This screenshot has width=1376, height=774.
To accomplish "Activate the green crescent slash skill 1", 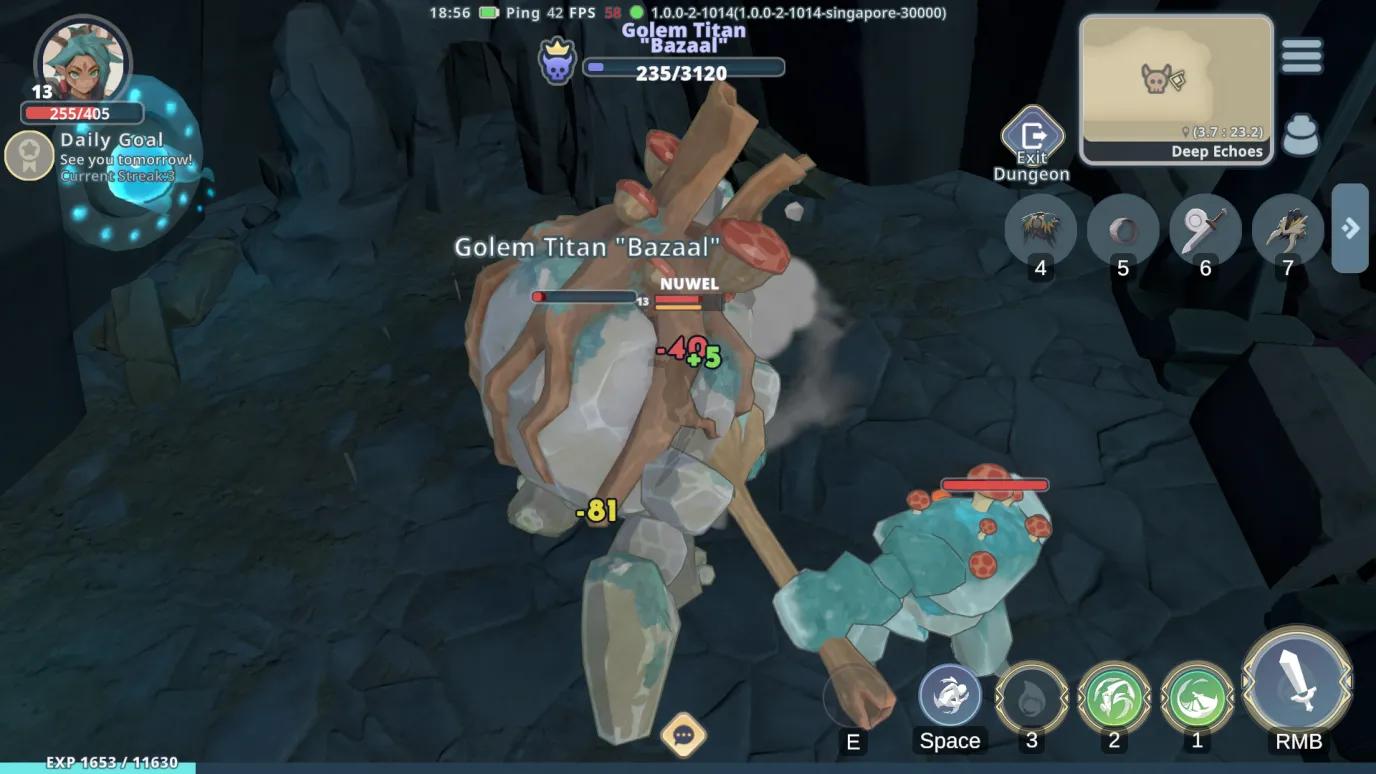I will [x=1197, y=697].
